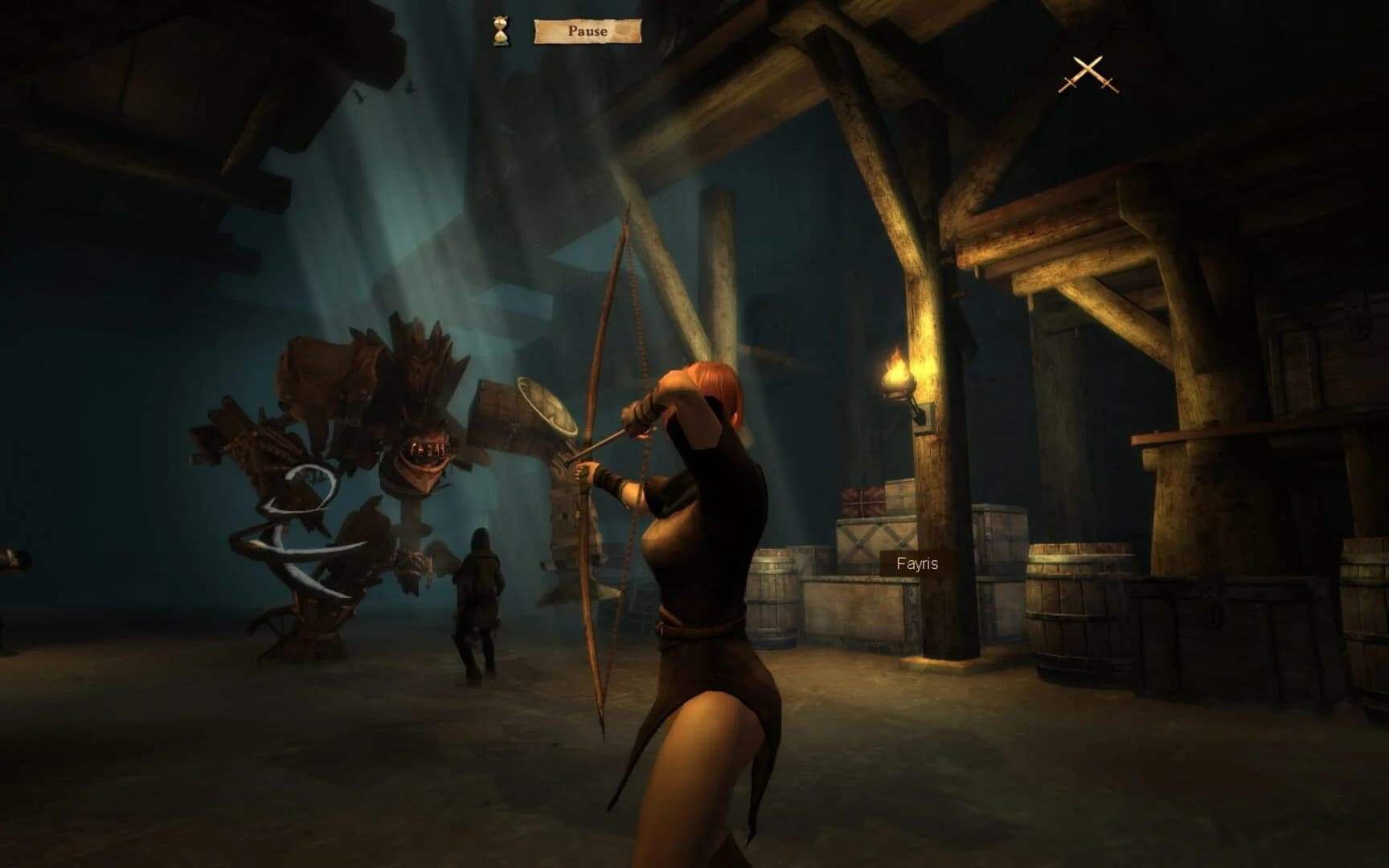Click the Pause banner
This screenshot has height=868, width=1389.
(587, 31)
